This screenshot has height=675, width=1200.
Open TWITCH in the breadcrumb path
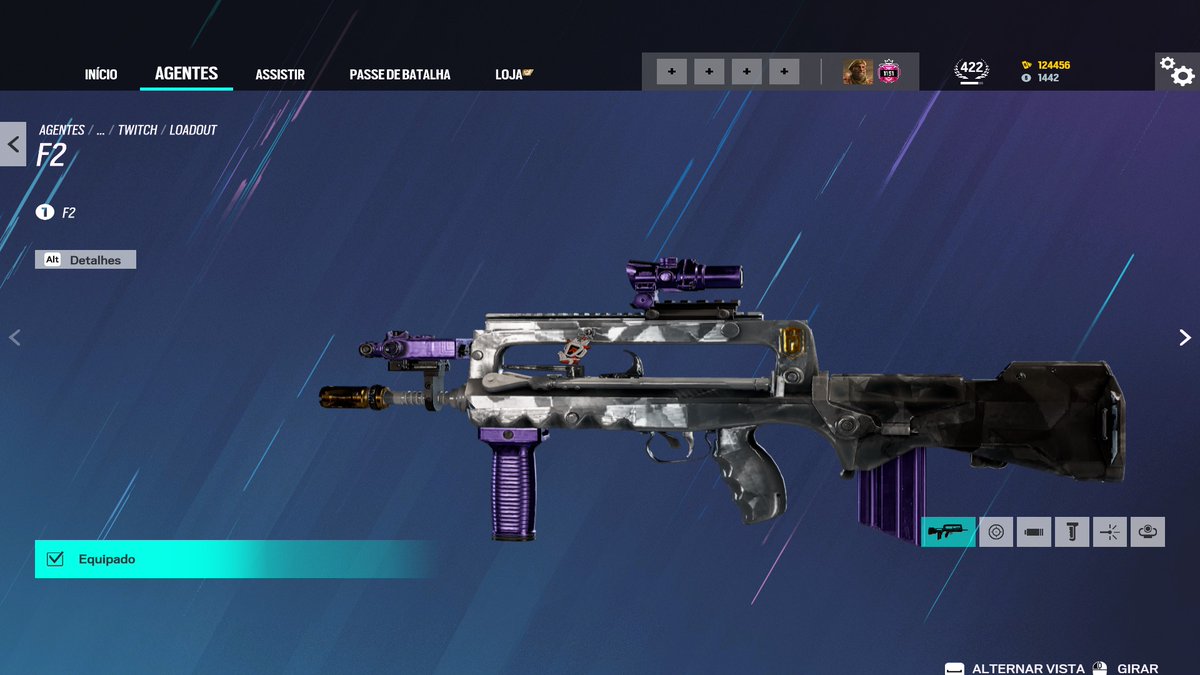click(137, 130)
